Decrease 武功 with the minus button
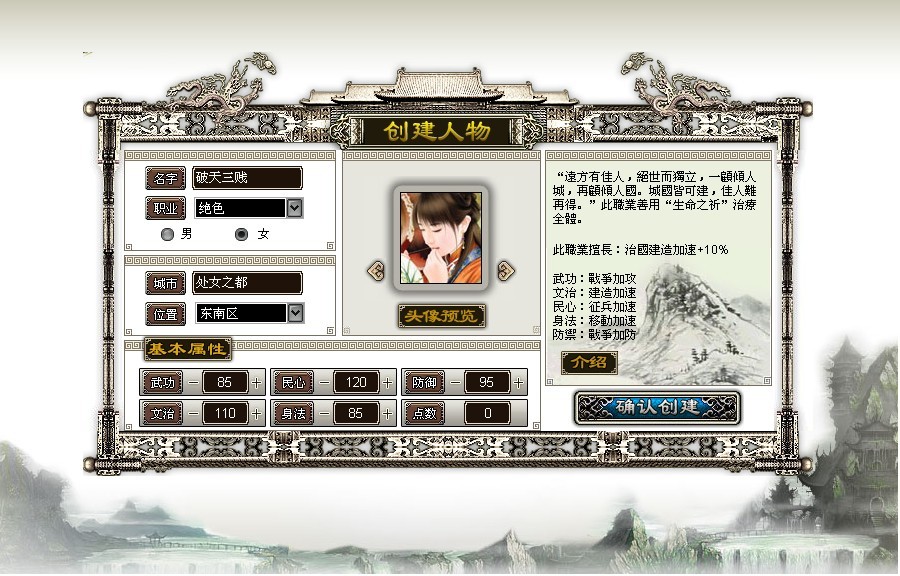 (192, 382)
